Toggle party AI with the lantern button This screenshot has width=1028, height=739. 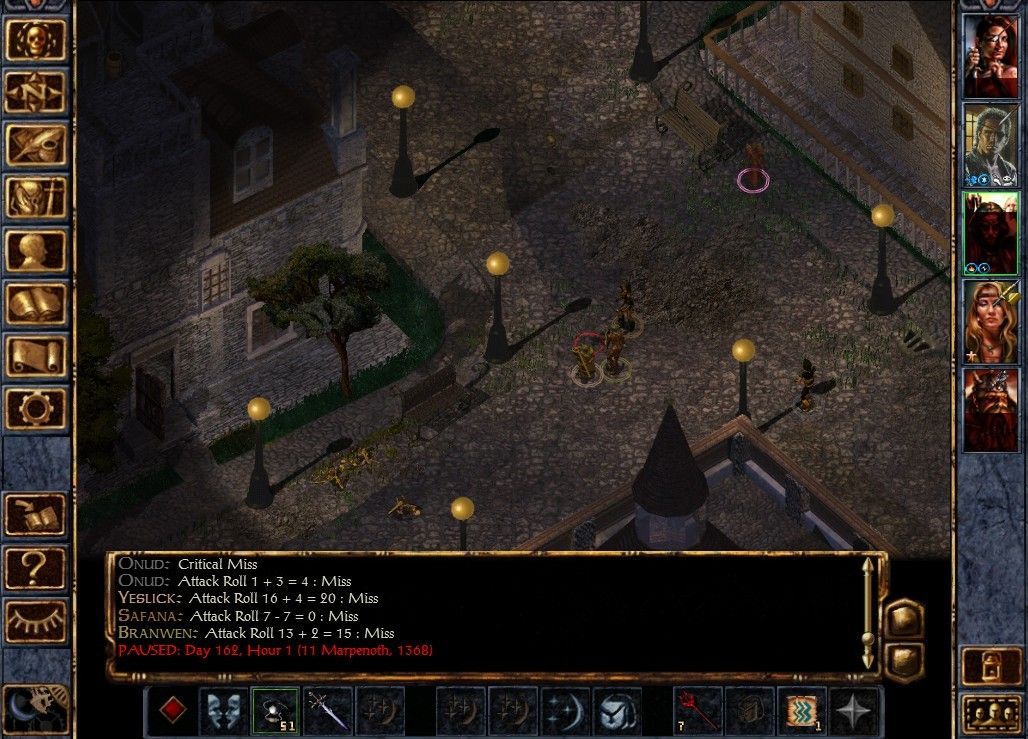click(989, 667)
